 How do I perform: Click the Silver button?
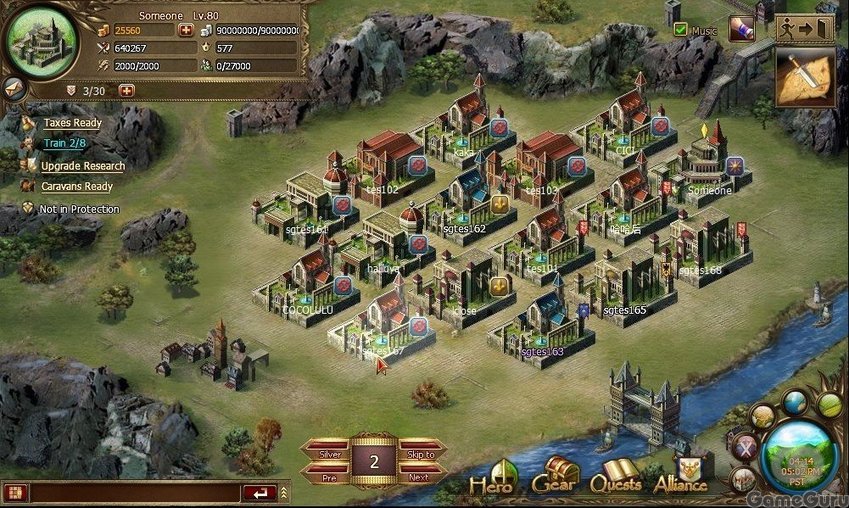[329, 453]
